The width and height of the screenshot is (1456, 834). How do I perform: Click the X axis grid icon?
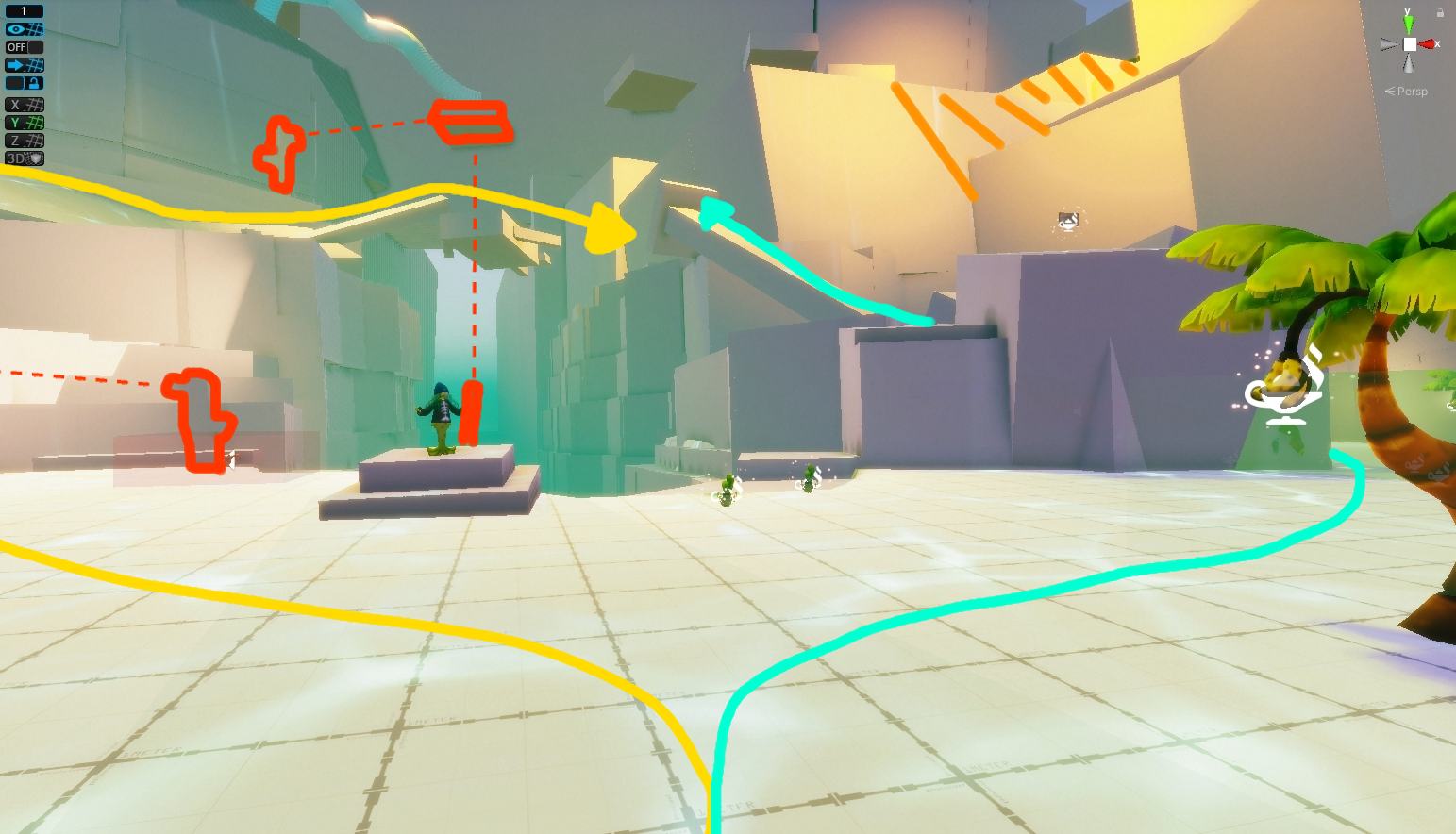pos(24,104)
